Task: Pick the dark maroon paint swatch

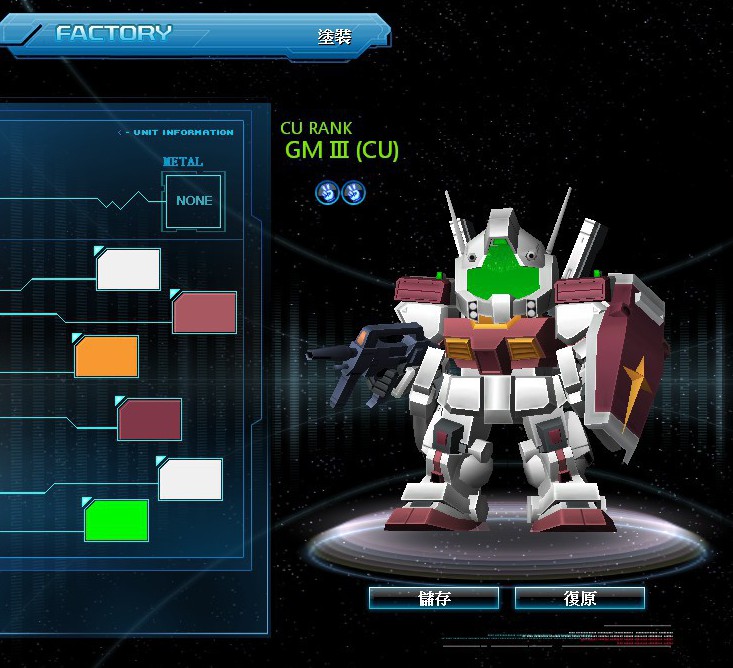Action: click(150, 419)
